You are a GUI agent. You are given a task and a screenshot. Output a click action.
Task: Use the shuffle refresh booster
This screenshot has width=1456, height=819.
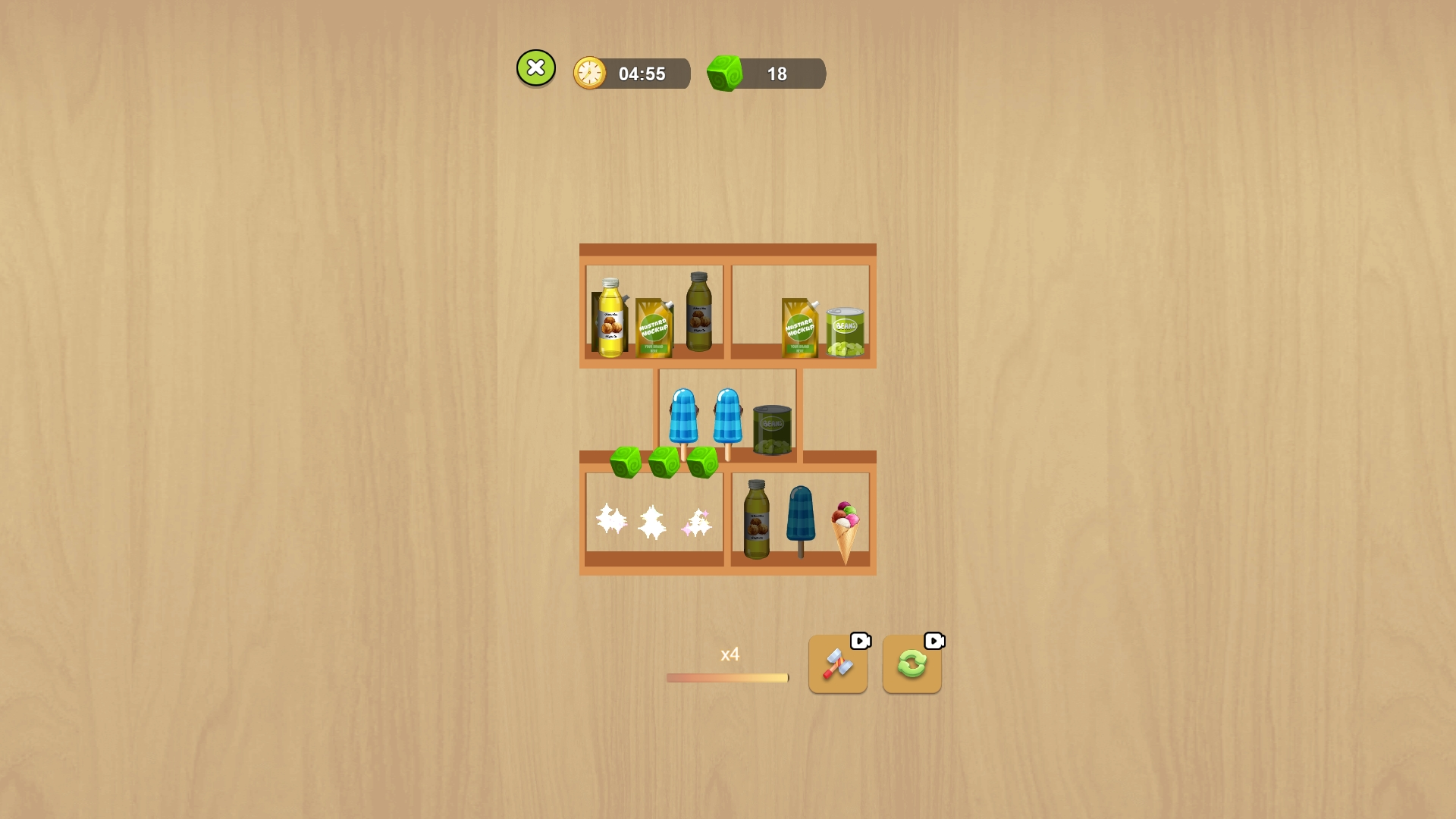912,667
